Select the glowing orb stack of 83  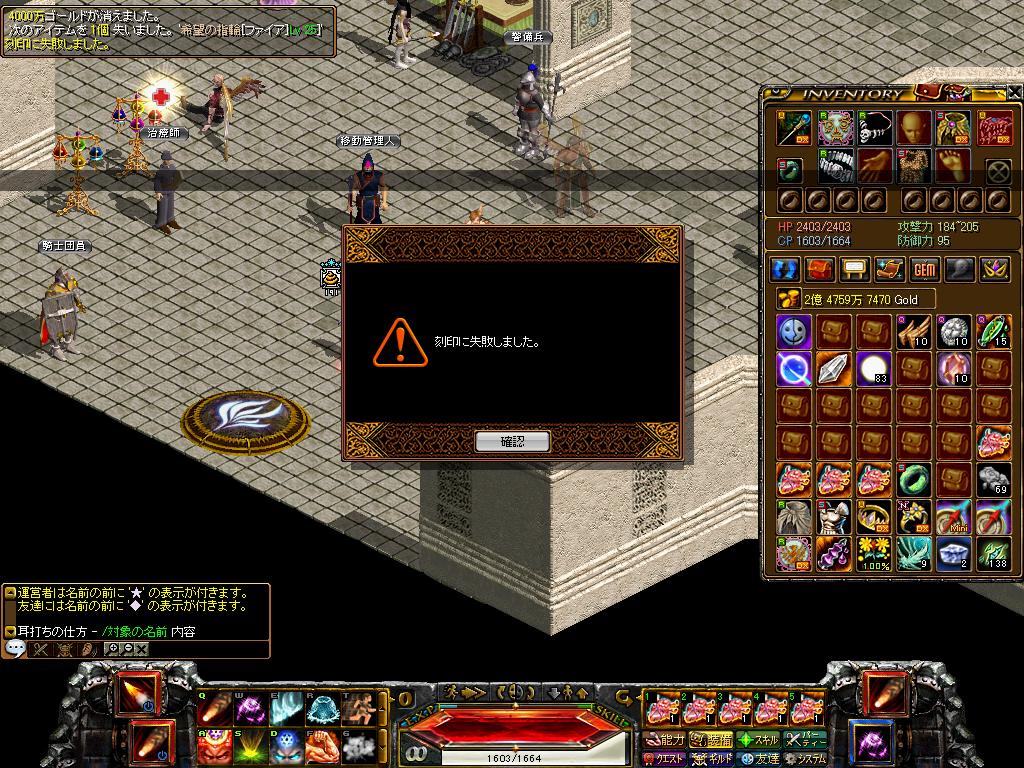[872, 369]
